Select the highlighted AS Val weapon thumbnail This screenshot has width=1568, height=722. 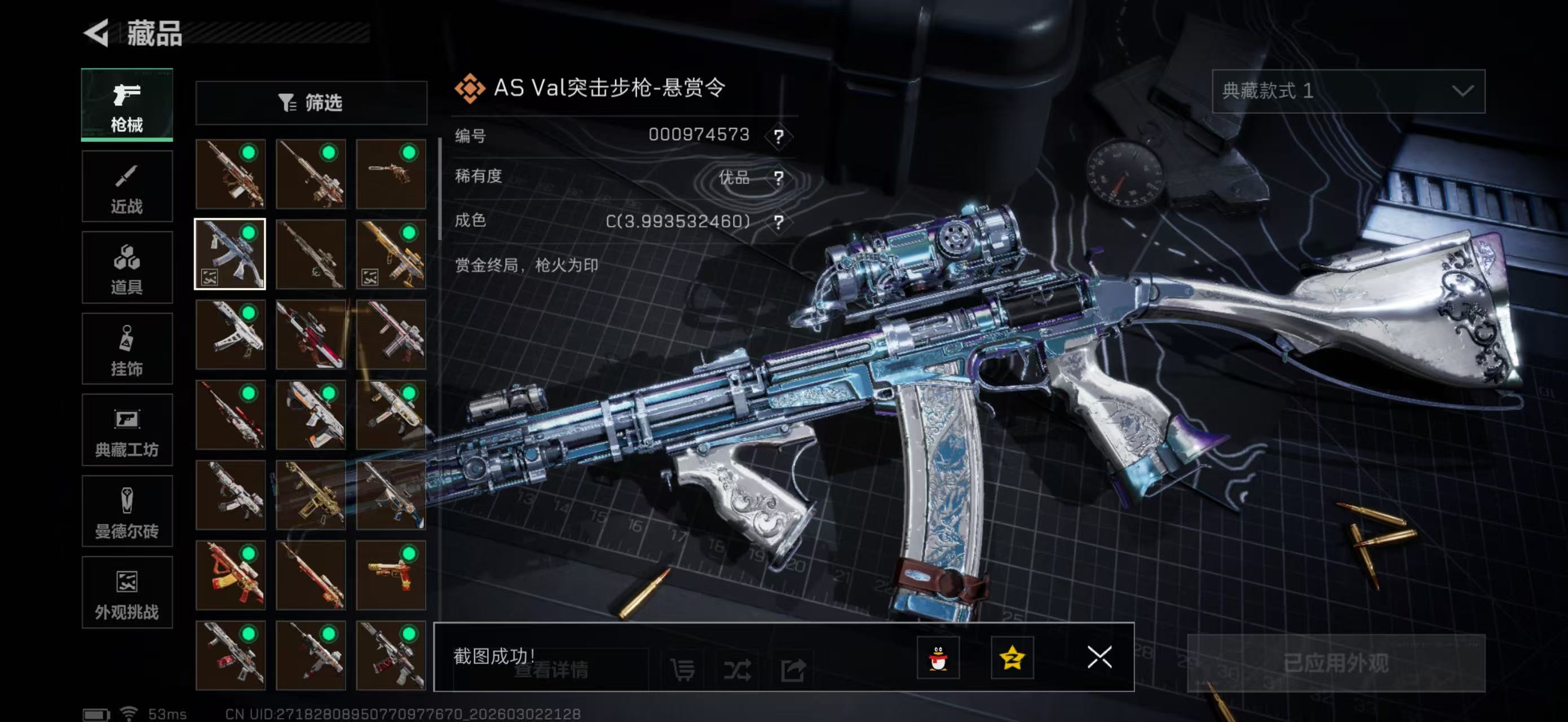pyautogui.click(x=230, y=254)
